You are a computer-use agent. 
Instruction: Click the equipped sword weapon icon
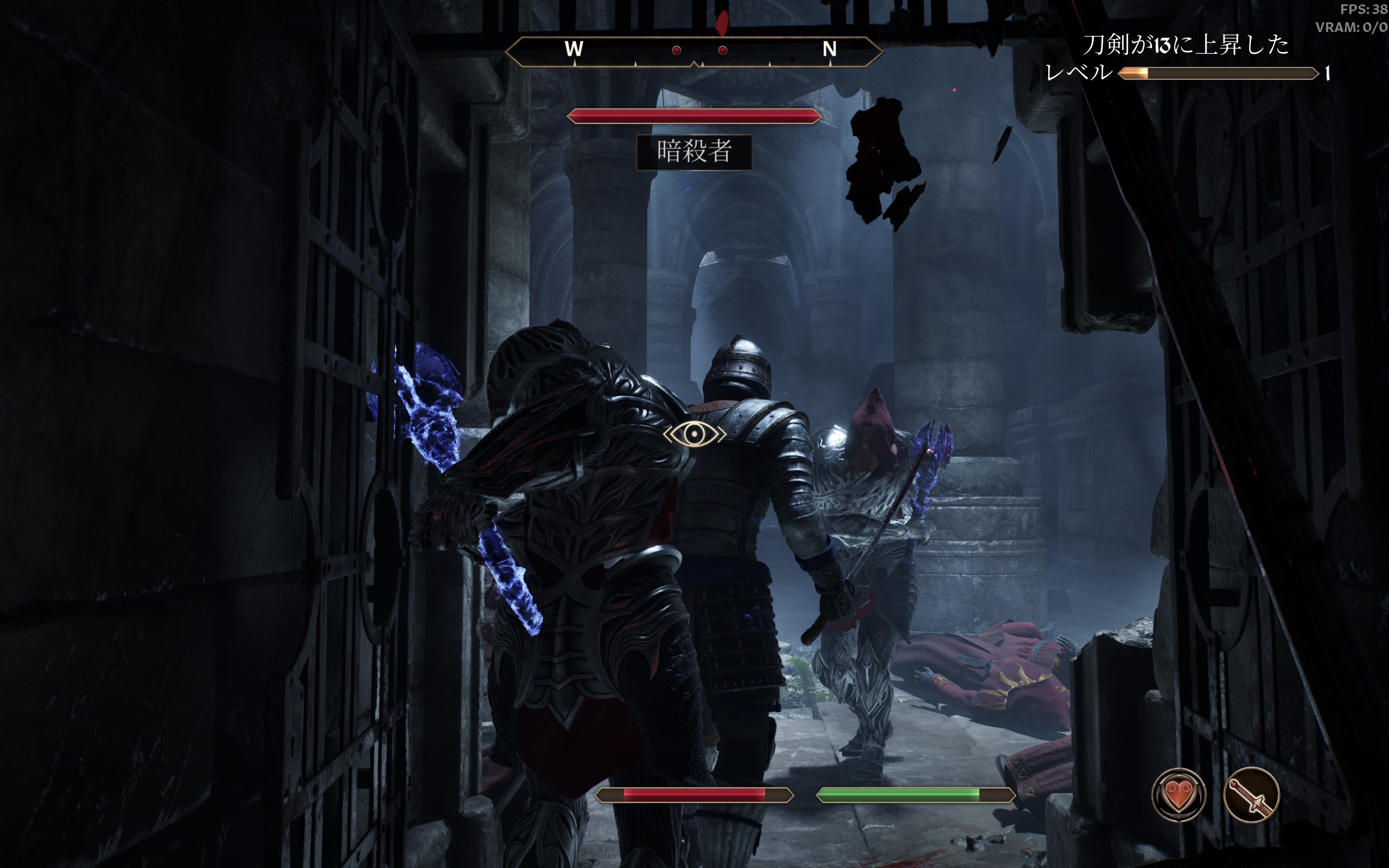[1251, 795]
